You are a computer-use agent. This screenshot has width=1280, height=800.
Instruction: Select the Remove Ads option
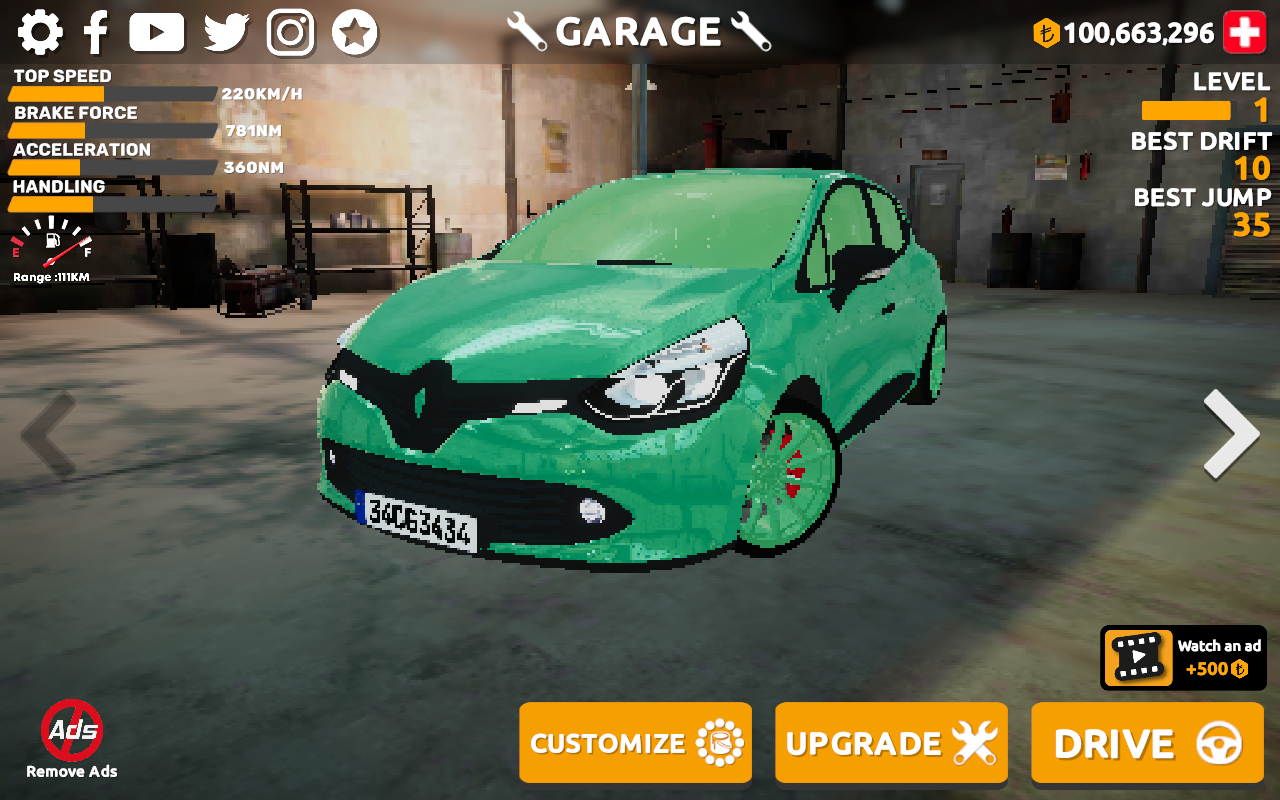[x=72, y=740]
